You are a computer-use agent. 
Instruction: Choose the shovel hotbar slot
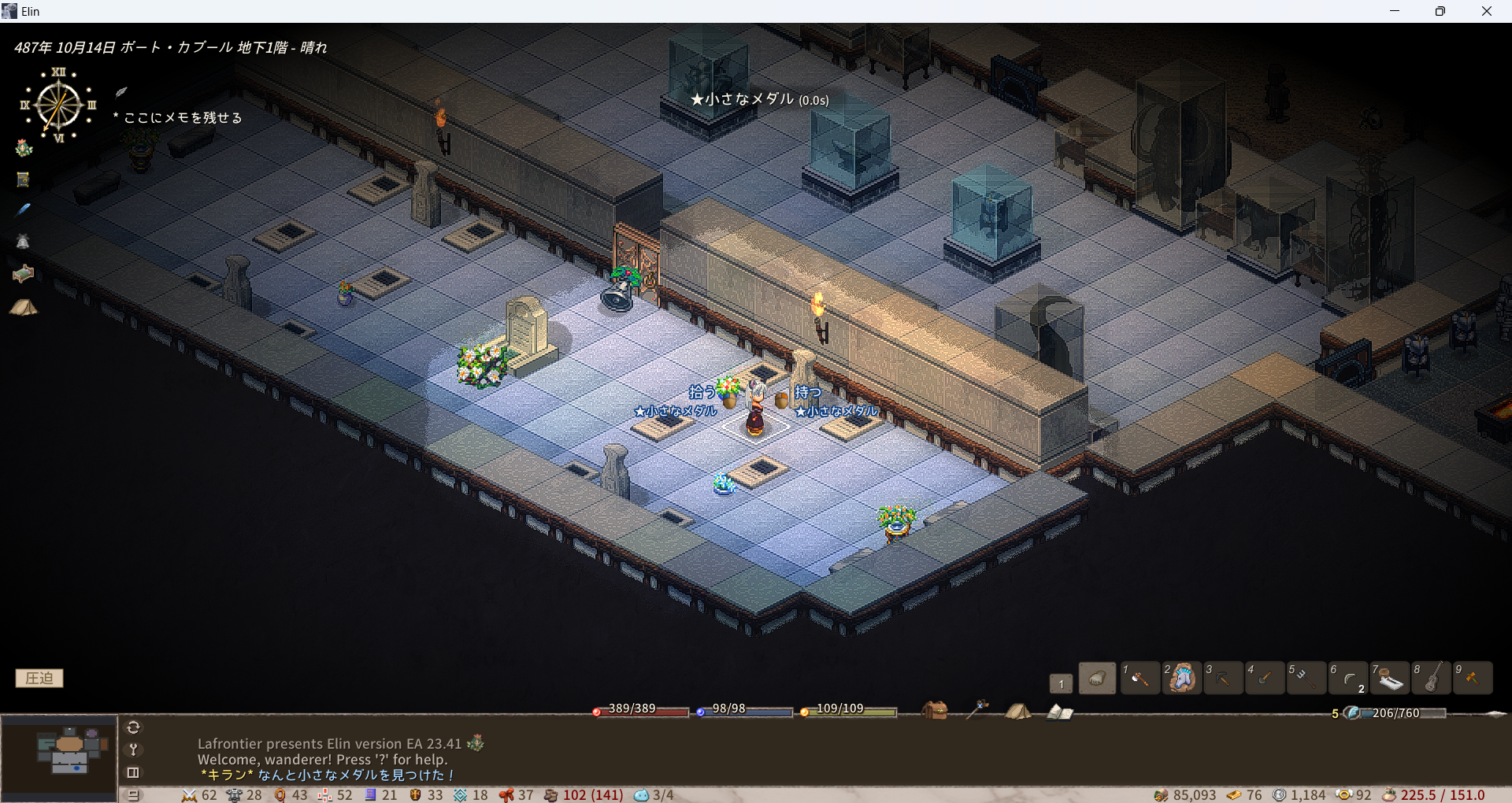pyautogui.click(x=1265, y=678)
